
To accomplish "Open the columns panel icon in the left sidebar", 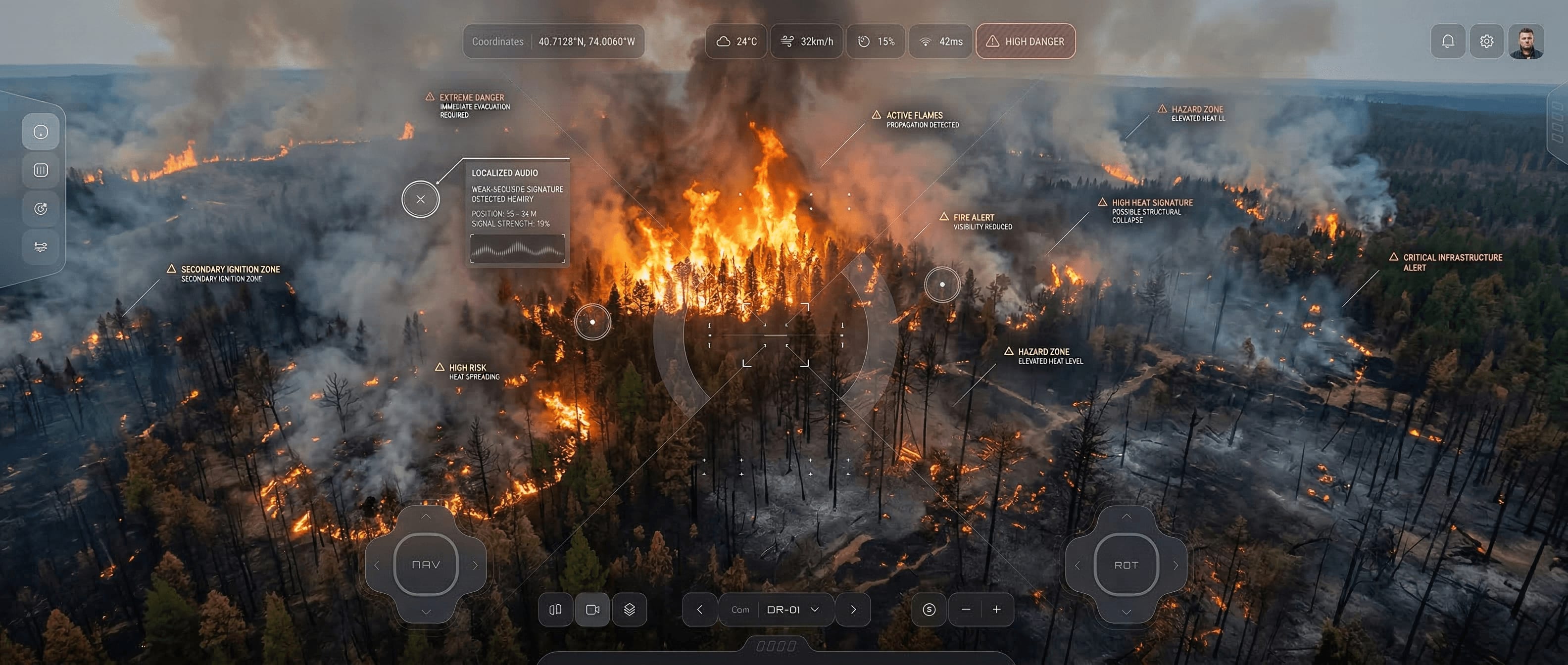I will pos(40,170).
